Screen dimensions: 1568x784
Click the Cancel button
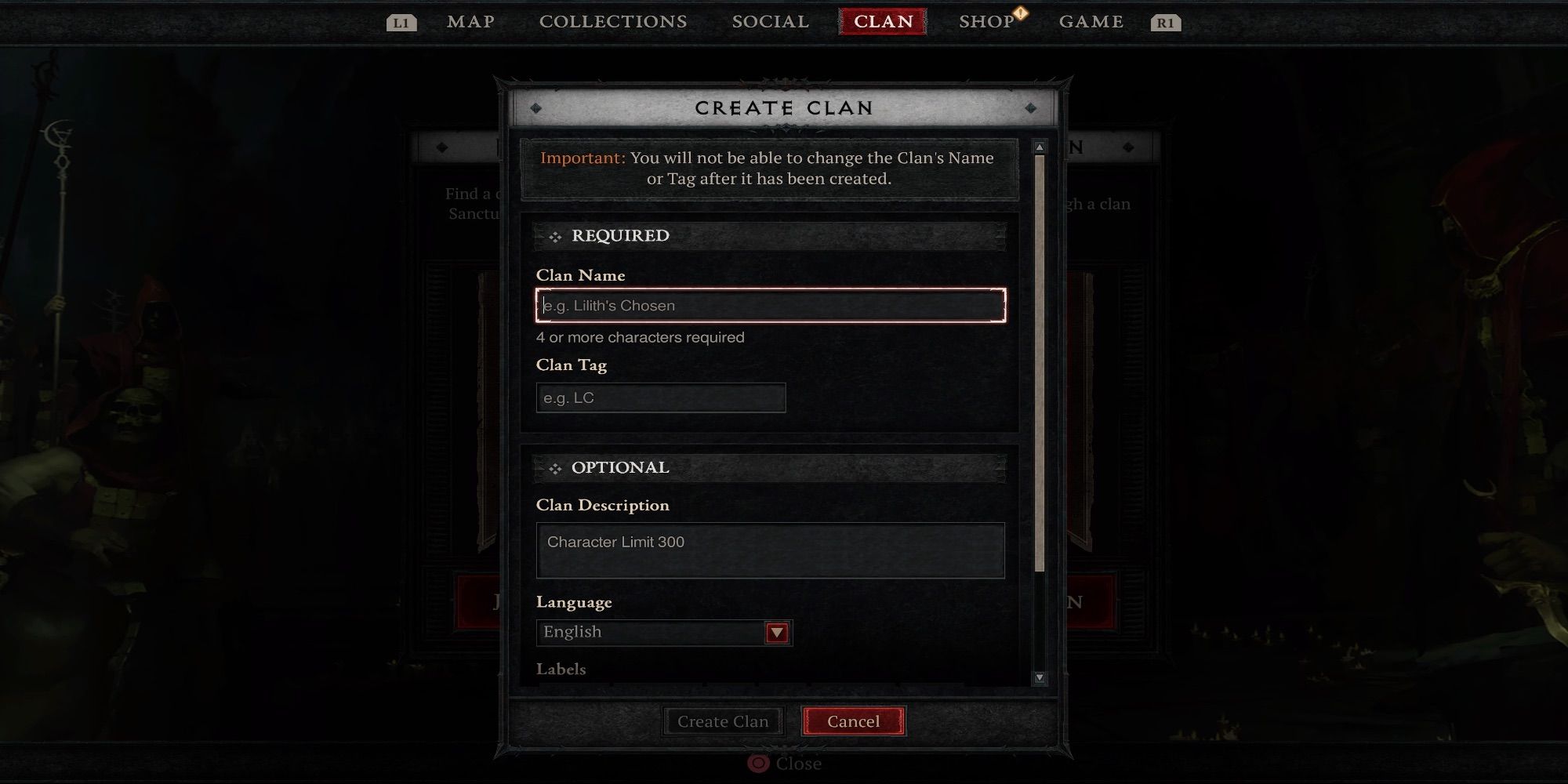(x=853, y=721)
